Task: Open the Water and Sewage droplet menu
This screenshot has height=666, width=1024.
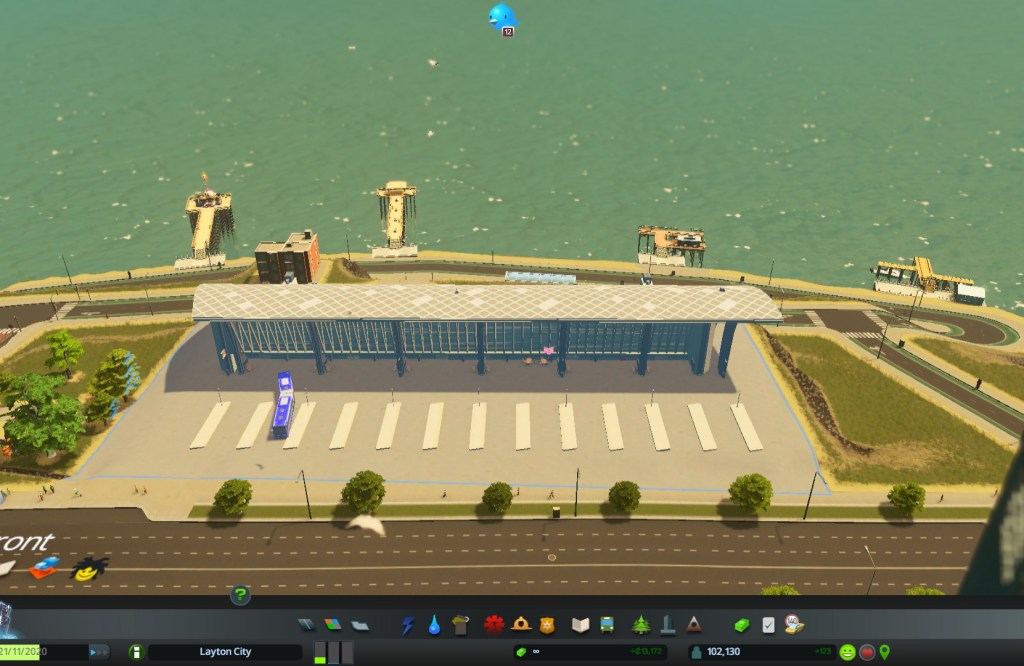Action: 434,625
